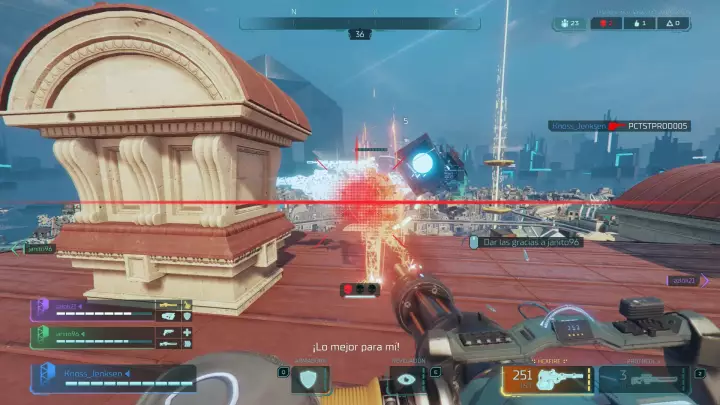Click the remaining players counter icon
Image resolution: width=720 pixels, height=405 pixels.
(570, 22)
